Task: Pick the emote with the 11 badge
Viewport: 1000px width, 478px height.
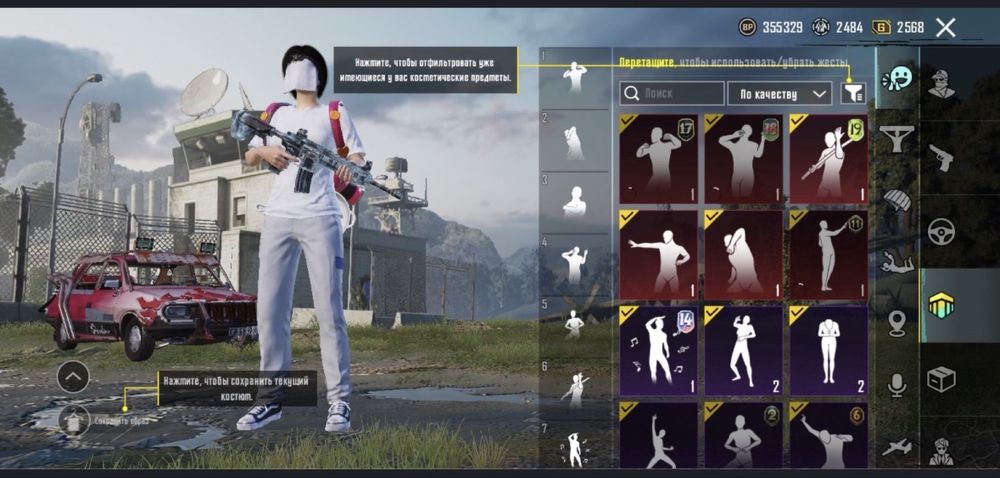Action: [x=828, y=254]
